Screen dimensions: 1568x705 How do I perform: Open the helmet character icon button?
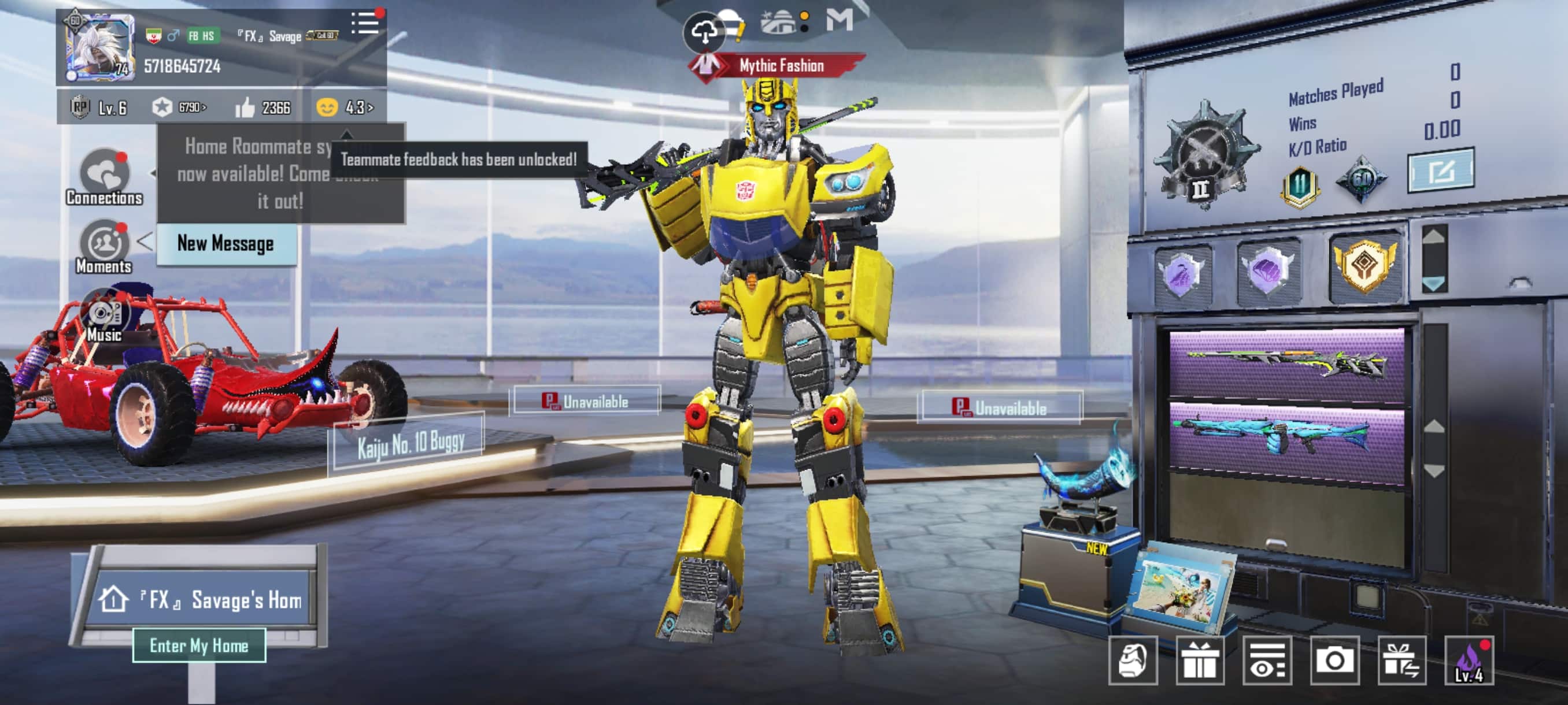coord(1132,660)
